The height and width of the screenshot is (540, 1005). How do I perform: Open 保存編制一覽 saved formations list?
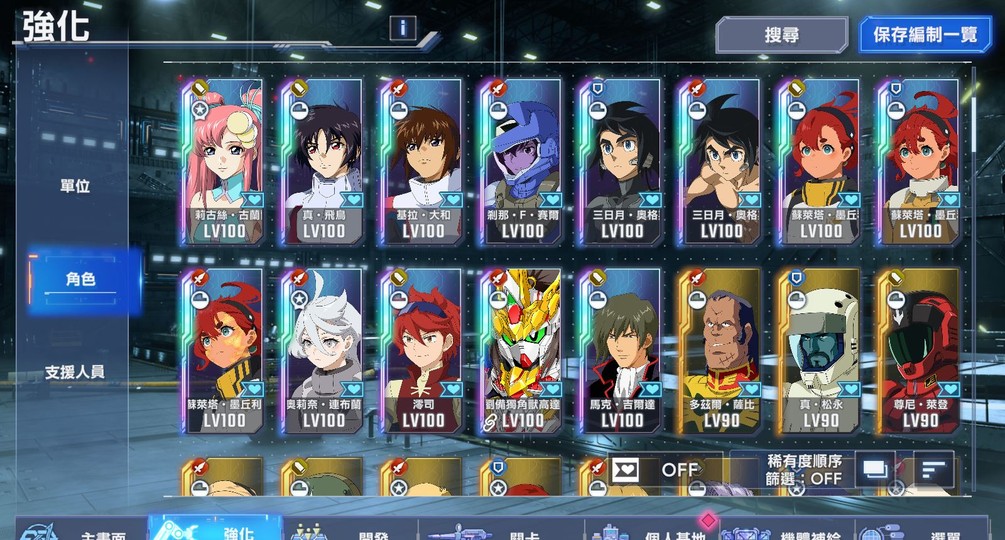coord(924,35)
